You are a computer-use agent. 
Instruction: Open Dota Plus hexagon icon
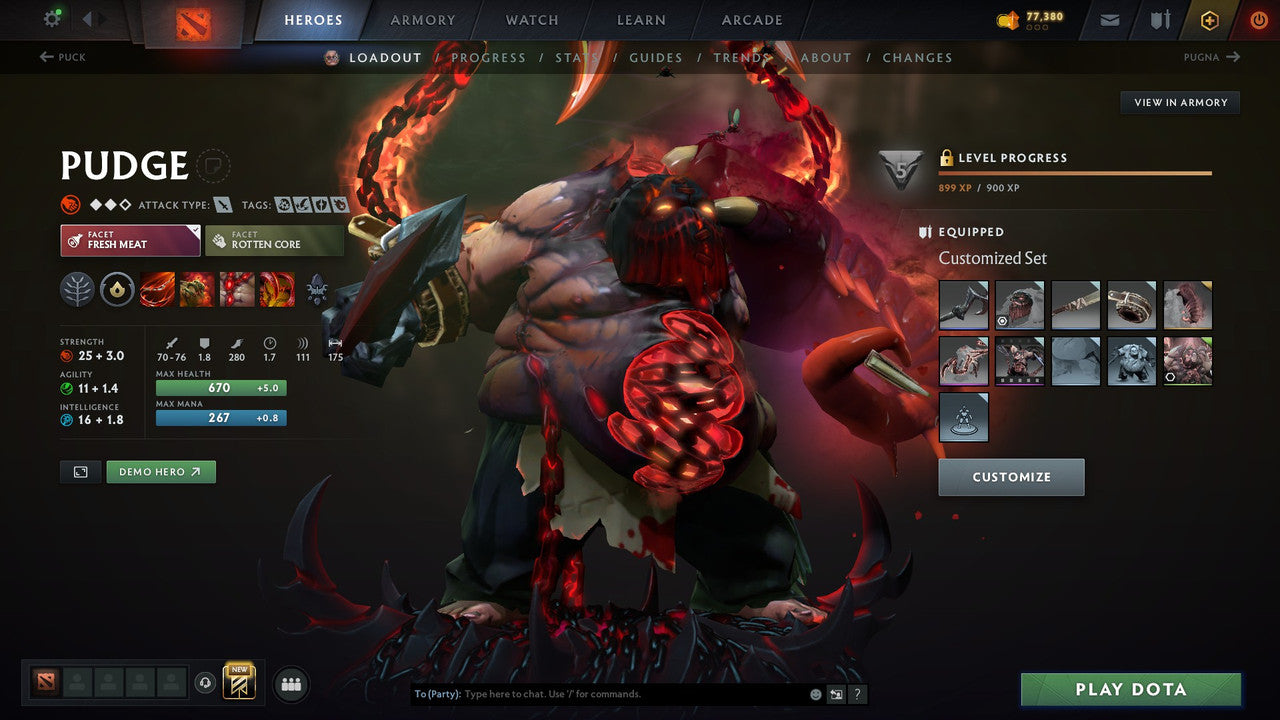click(x=1210, y=19)
